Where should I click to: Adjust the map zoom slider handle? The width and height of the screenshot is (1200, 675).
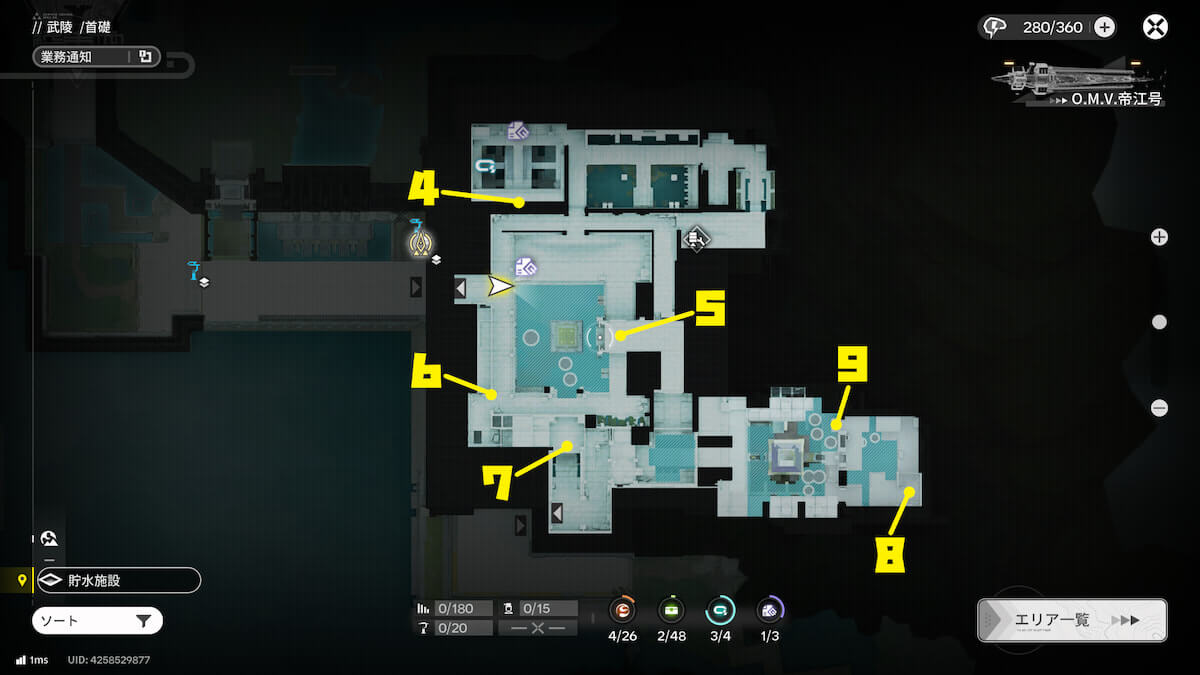[1159, 322]
